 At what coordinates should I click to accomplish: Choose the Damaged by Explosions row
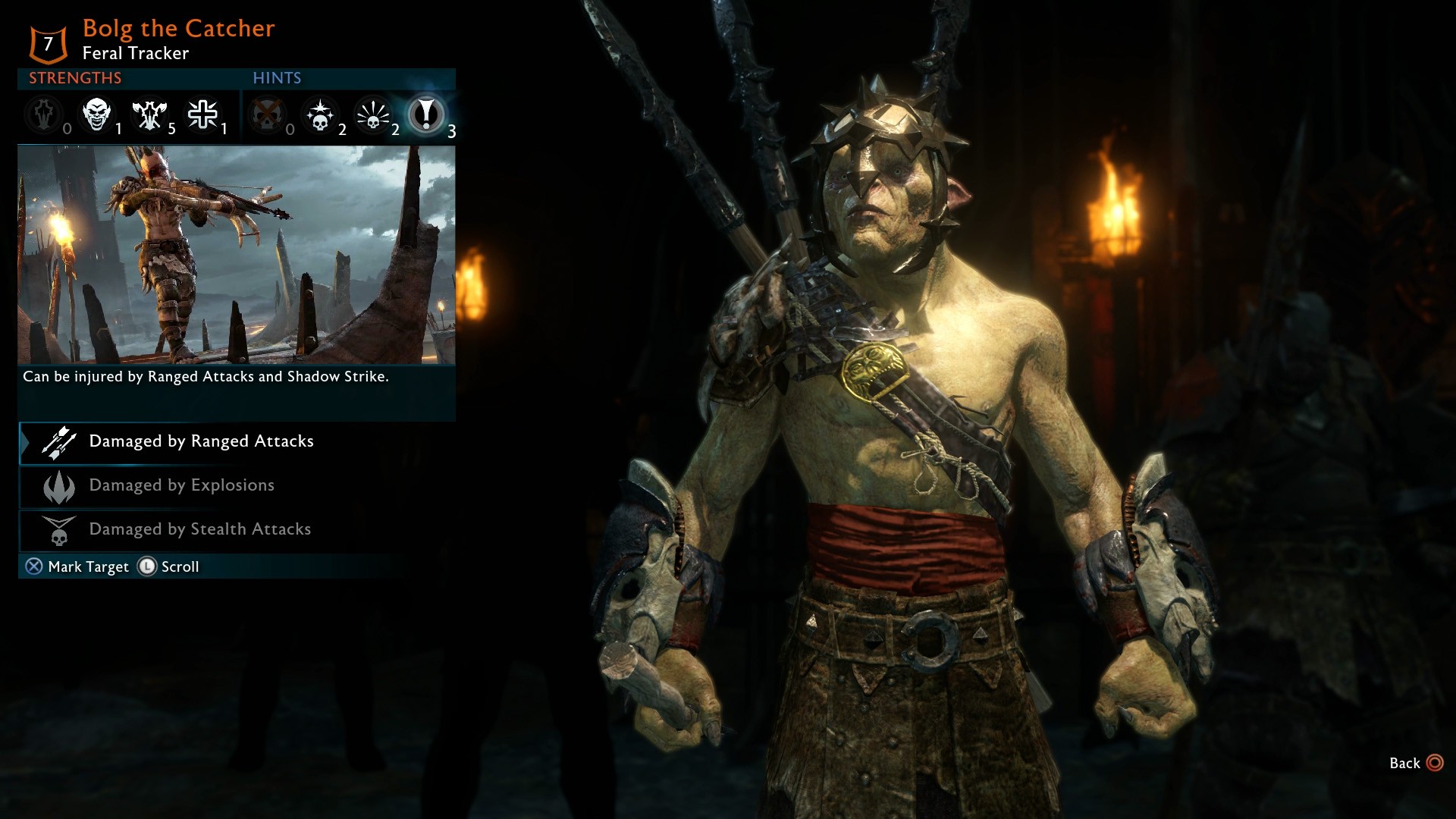181,486
